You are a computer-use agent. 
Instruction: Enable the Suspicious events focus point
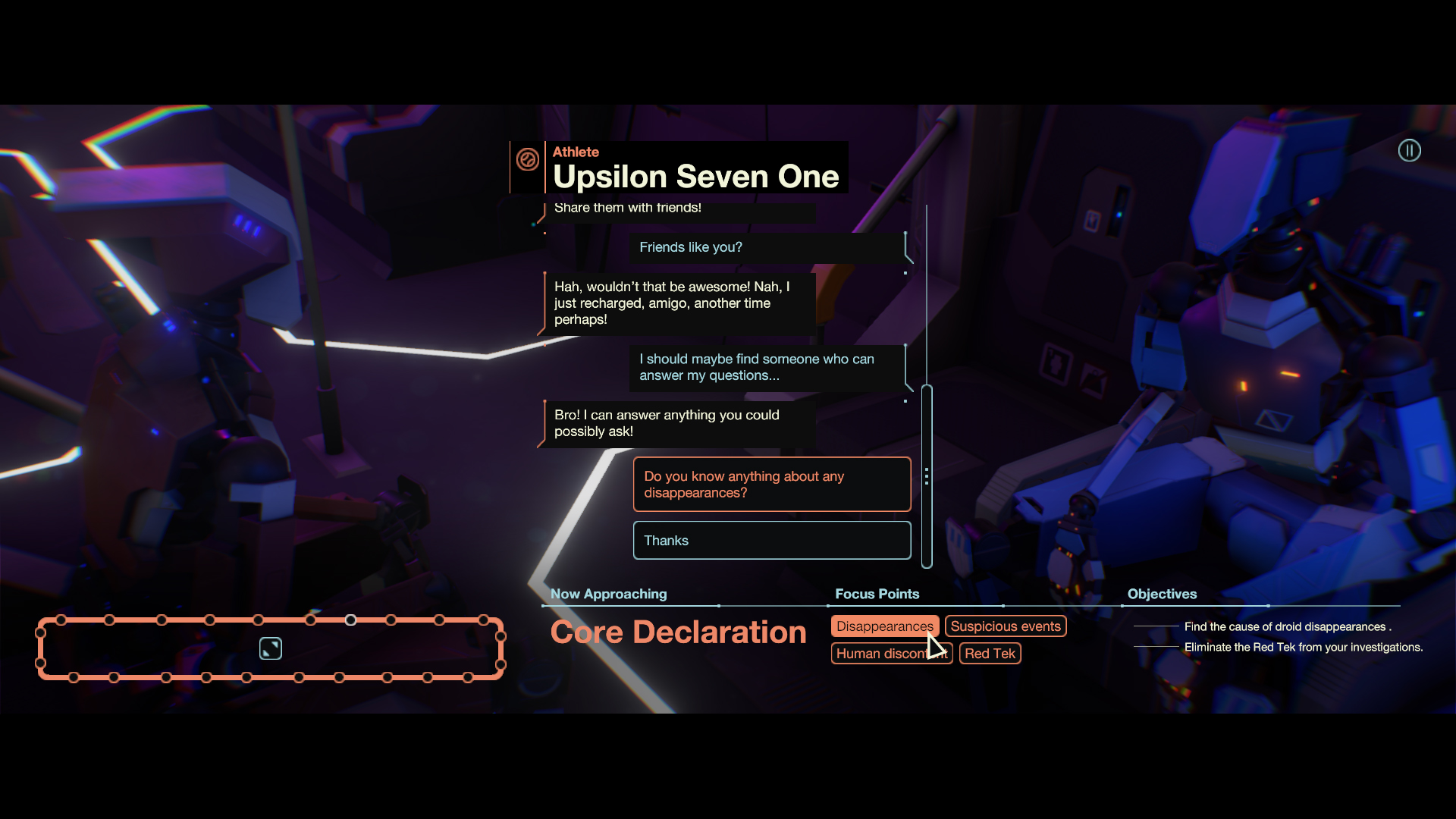[x=1006, y=626]
